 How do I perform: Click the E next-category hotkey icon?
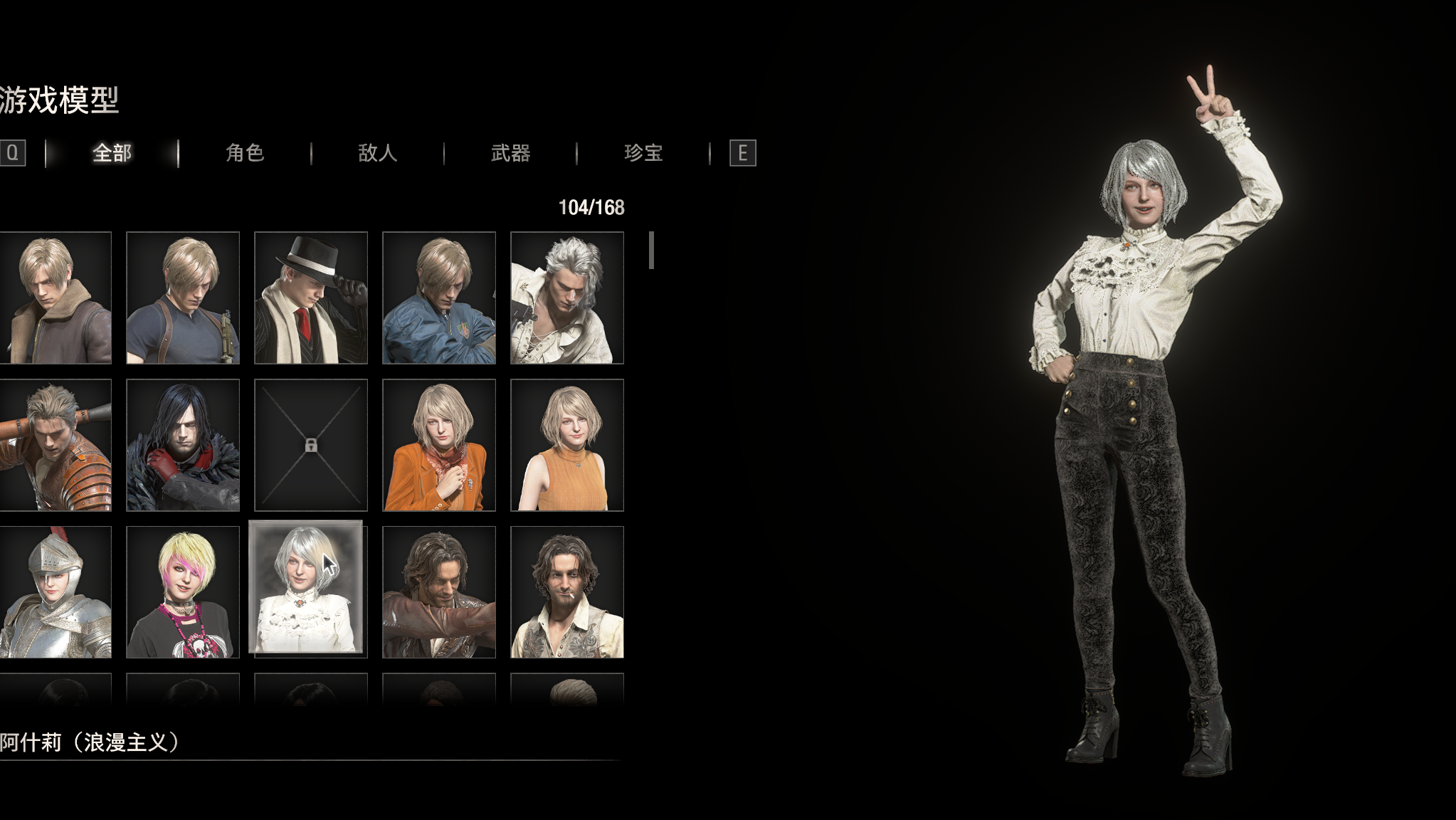click(x=742, y=152)
